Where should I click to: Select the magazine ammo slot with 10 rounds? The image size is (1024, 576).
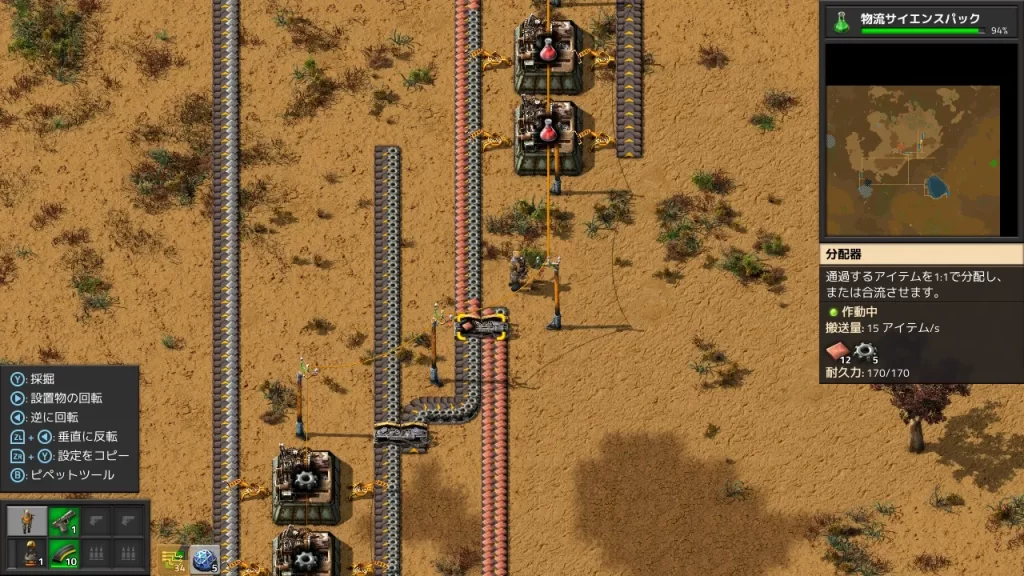coord(64,552)
